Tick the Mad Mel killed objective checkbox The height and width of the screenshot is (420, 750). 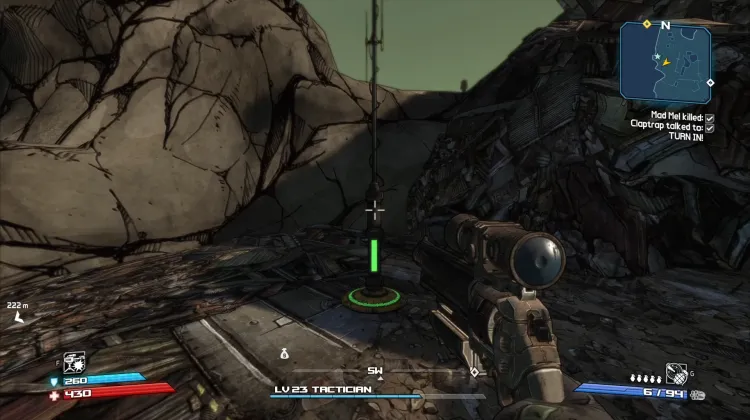tap(709, 117)
